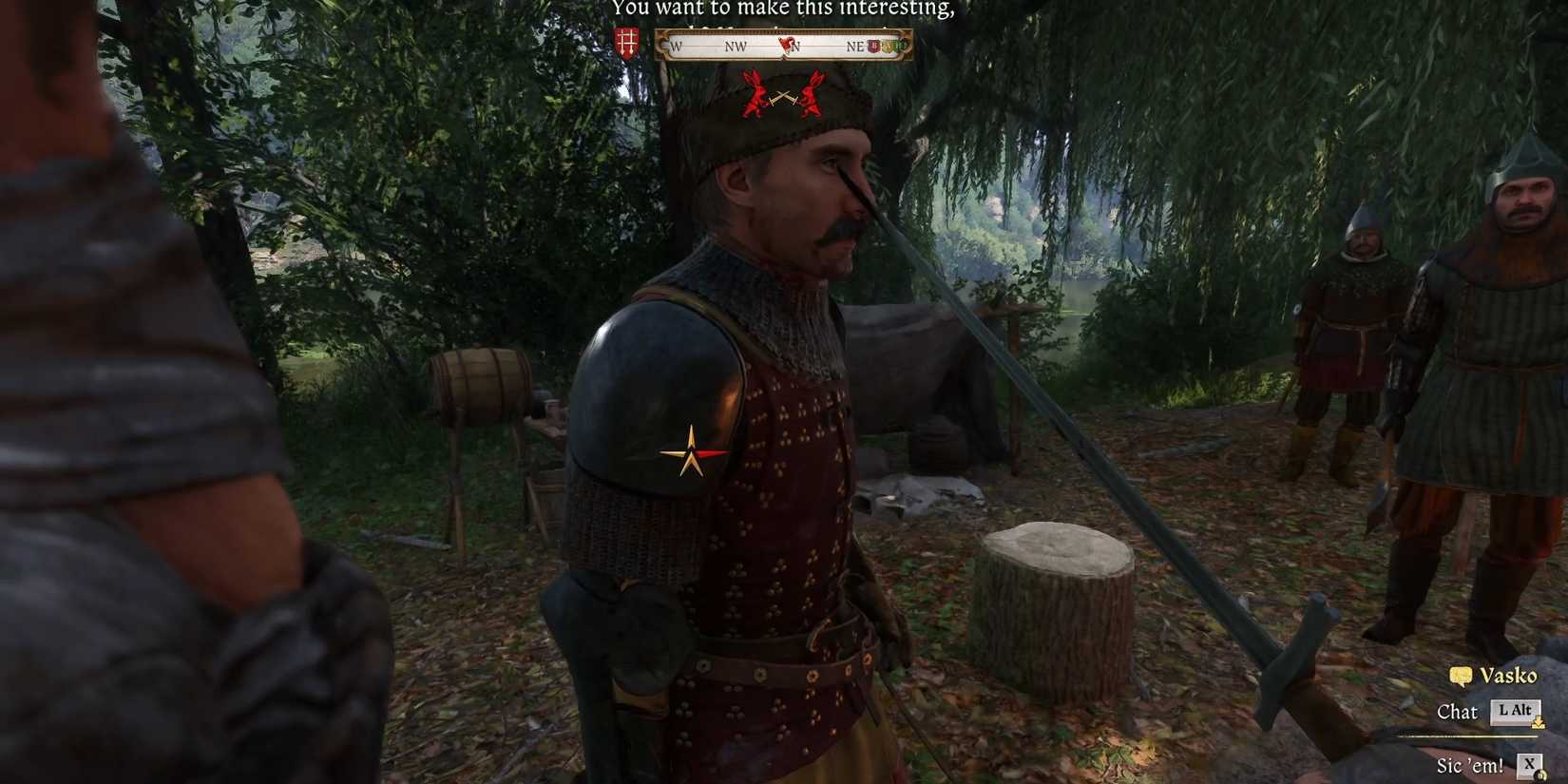The width and height of the screenshot is (1568, 784).
Task: Click the yellow download arrow under the L Alt key
Action: click(1538, 723)
